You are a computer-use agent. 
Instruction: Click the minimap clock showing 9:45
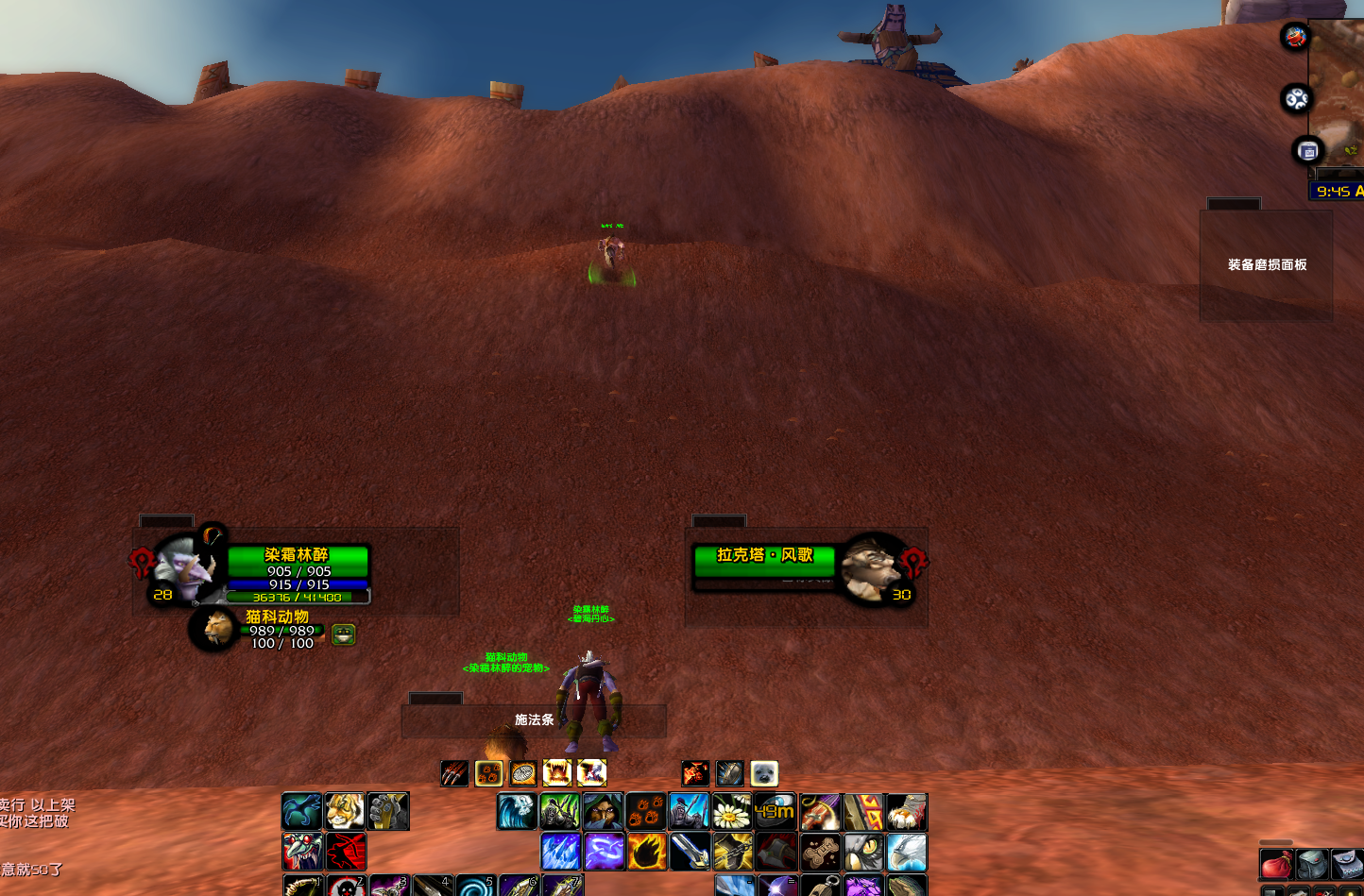pyautogui.click(x=1337, y=192)
